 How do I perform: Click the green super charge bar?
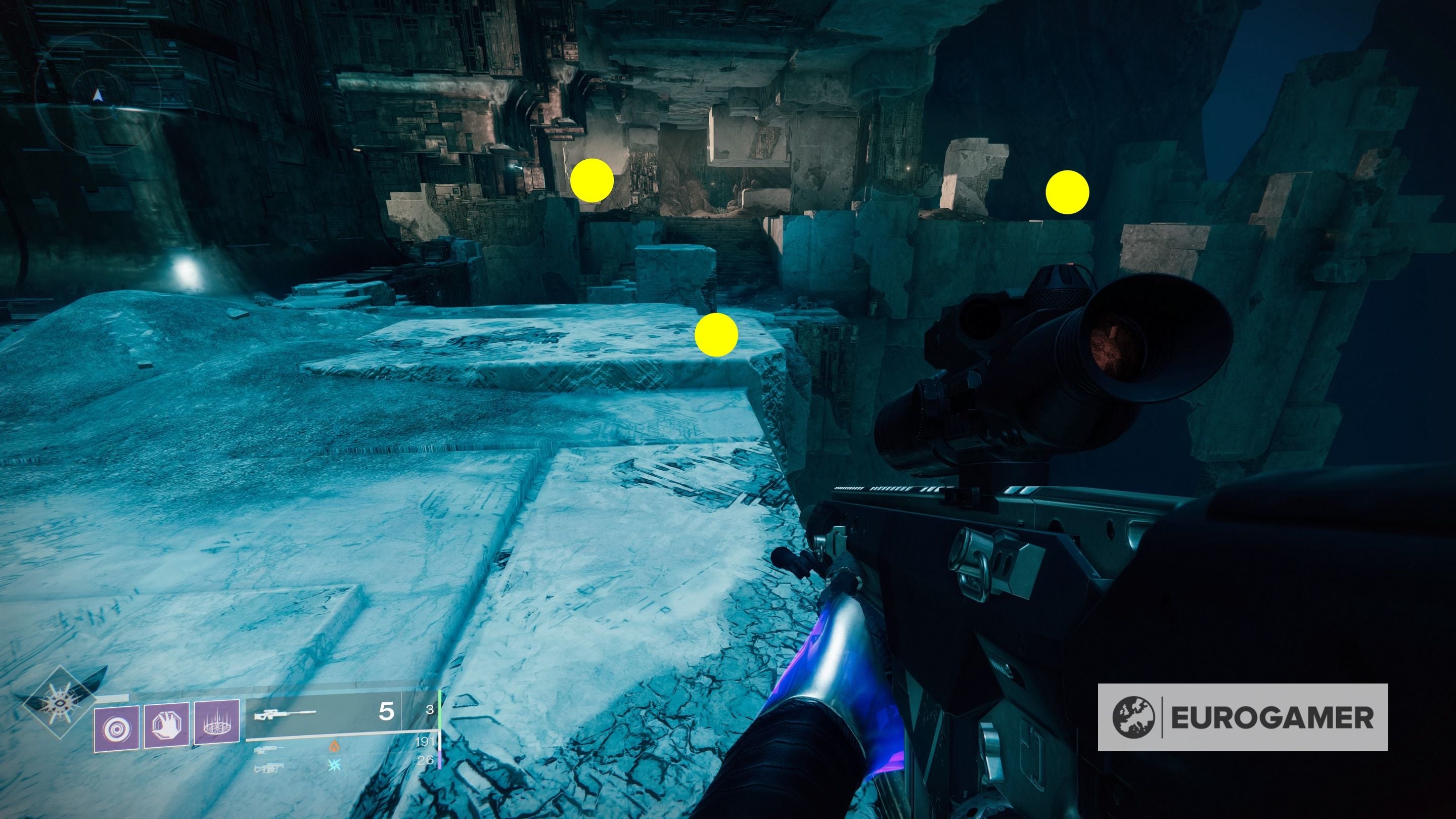pos(441,710)
